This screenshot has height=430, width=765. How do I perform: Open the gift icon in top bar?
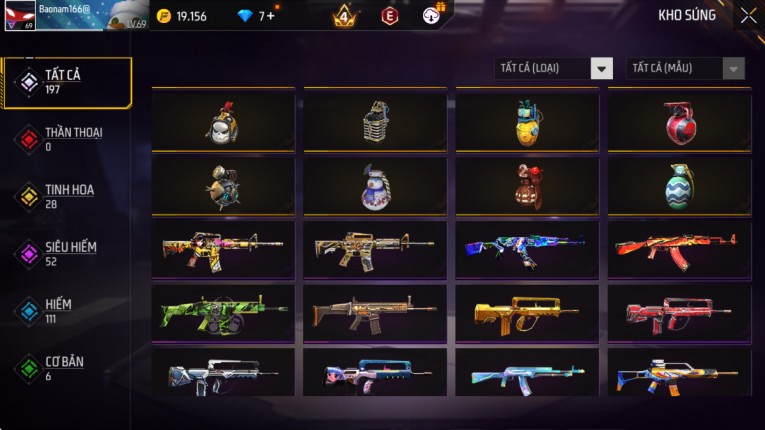[432, 15]
